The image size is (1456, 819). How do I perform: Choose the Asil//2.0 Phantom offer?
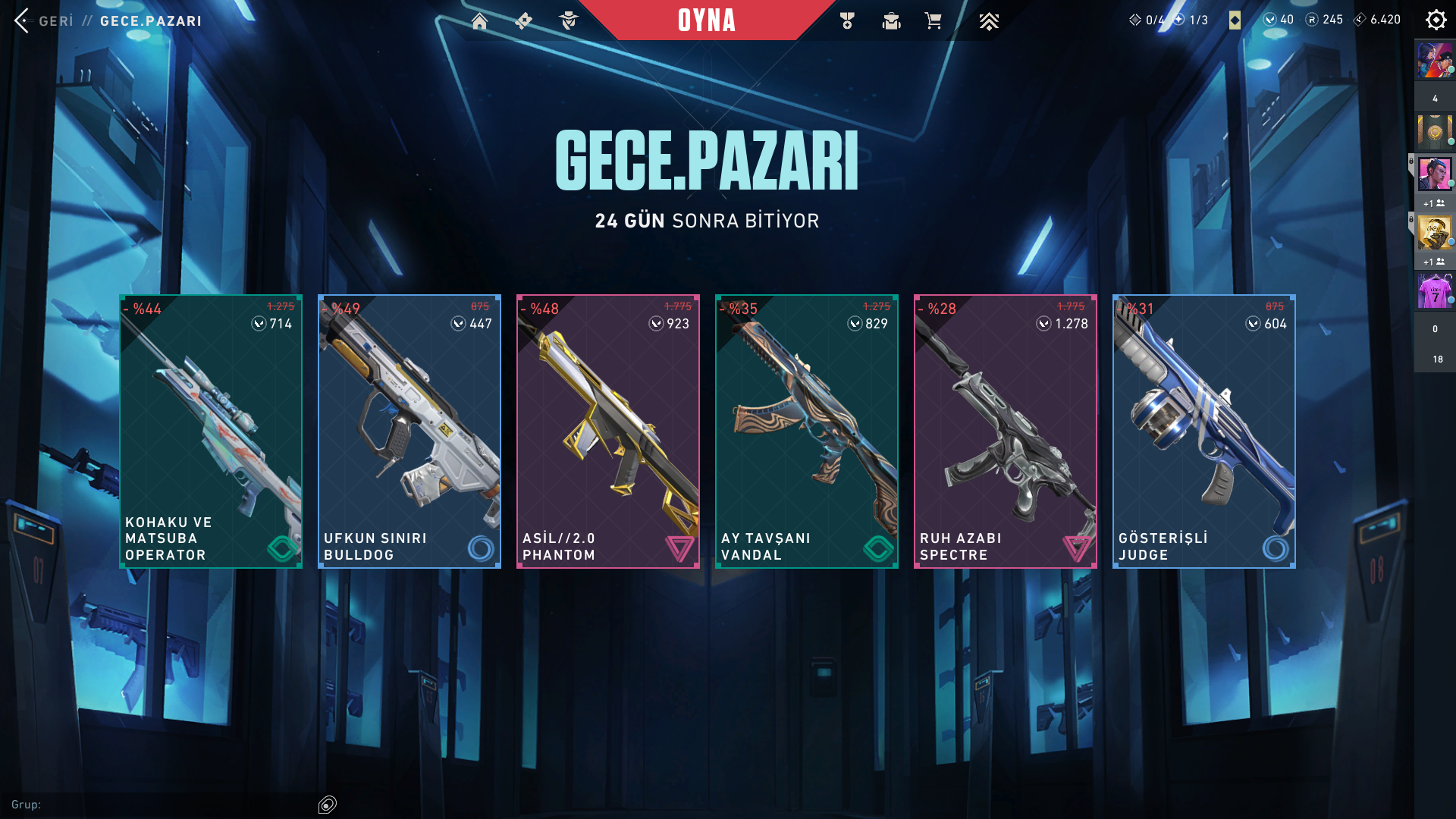coord(608,431)
